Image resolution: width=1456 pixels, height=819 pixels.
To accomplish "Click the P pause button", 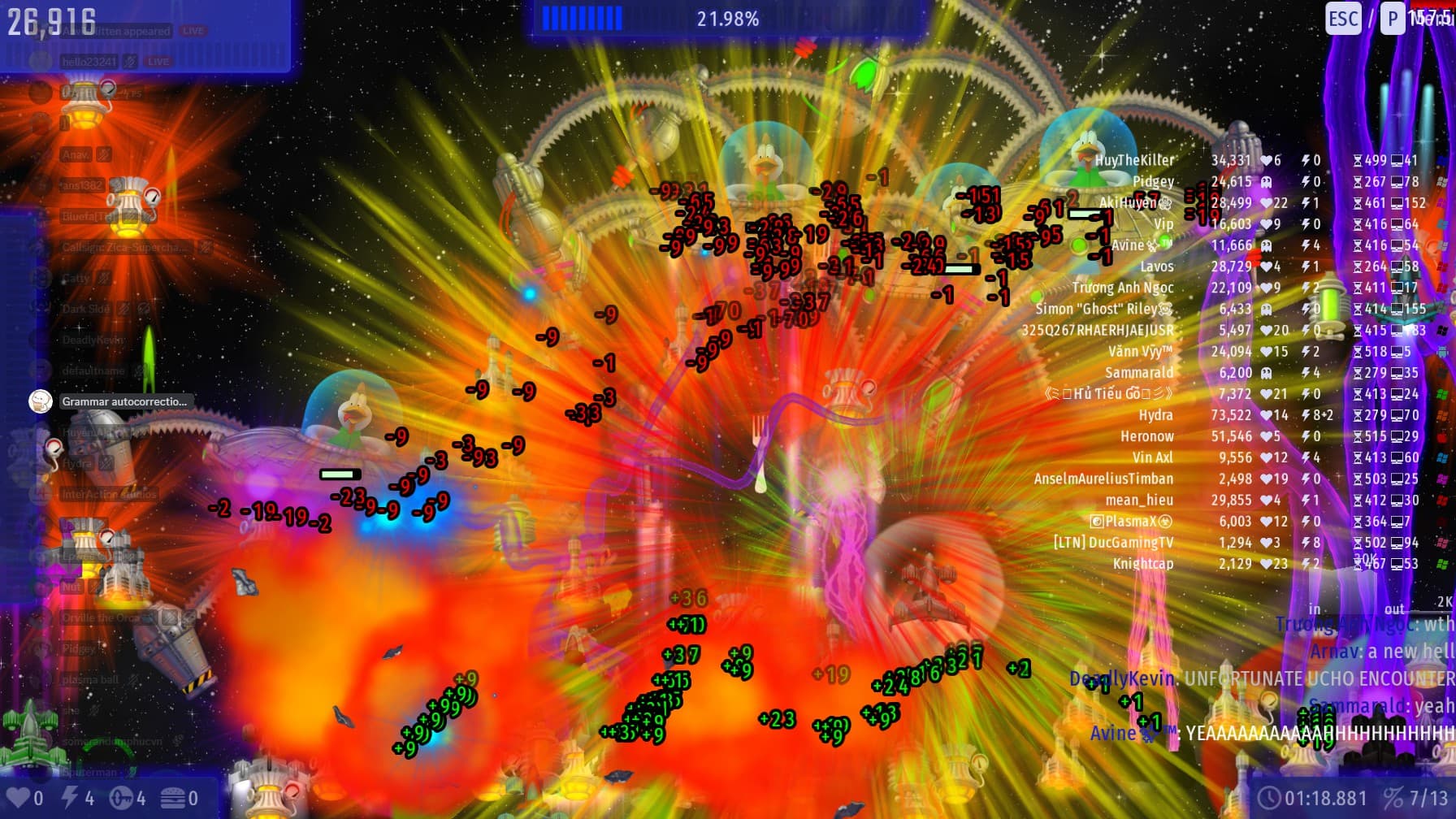I will [1393, 19].
